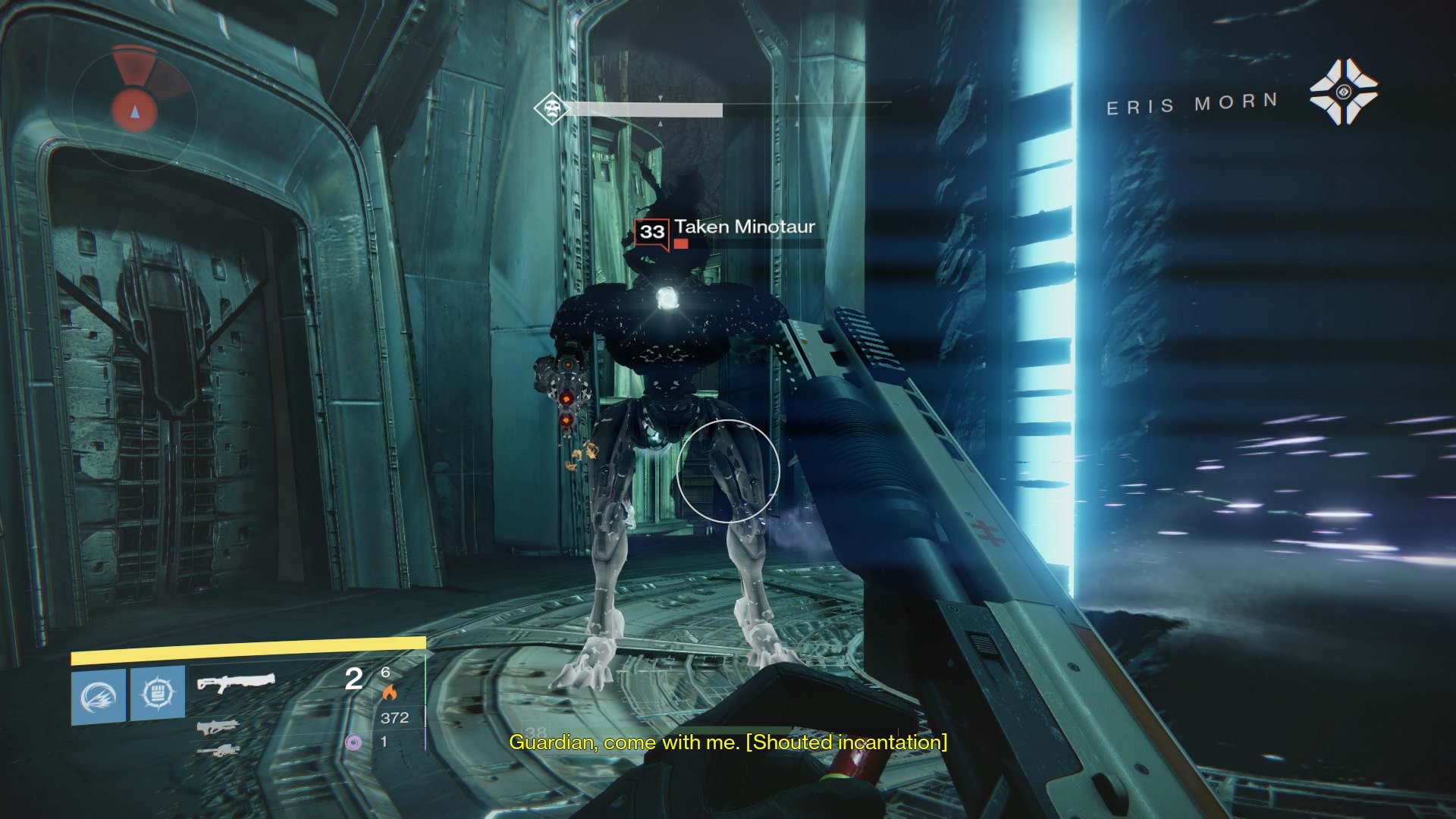1456x819 pixels.
Task: Activate the grenade ability icon
Action: pyautogui.click(x=99, y=695)
